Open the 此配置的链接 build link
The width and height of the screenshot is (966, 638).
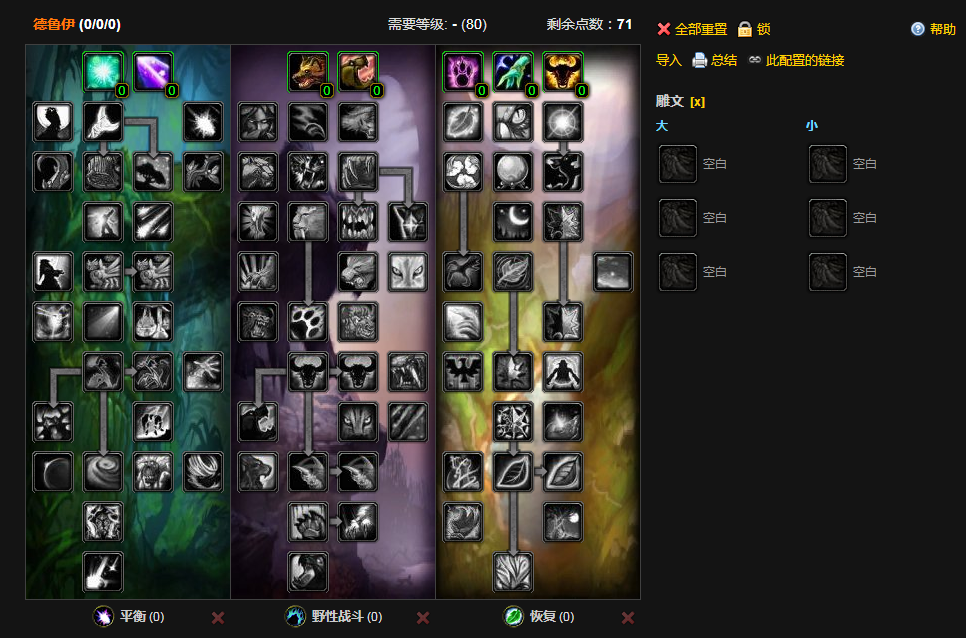(x=796, y=60)
